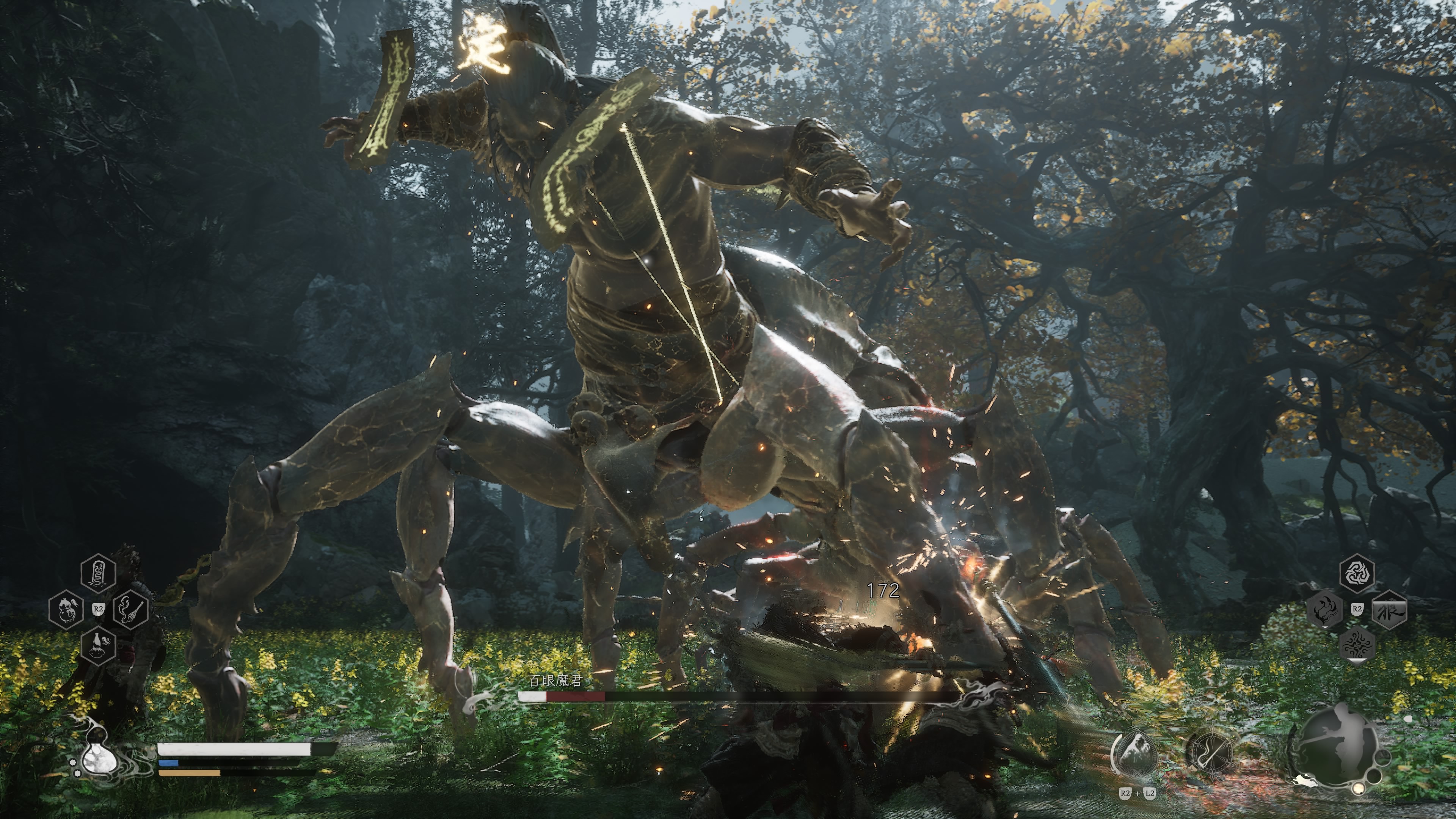
Task: Select the snake talisman item slot
Action: (98, 573)
